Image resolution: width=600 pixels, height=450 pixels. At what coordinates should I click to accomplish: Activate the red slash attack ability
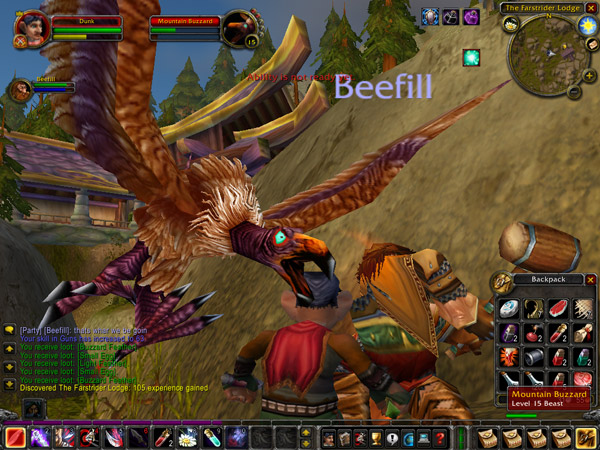tap(16, 437)
